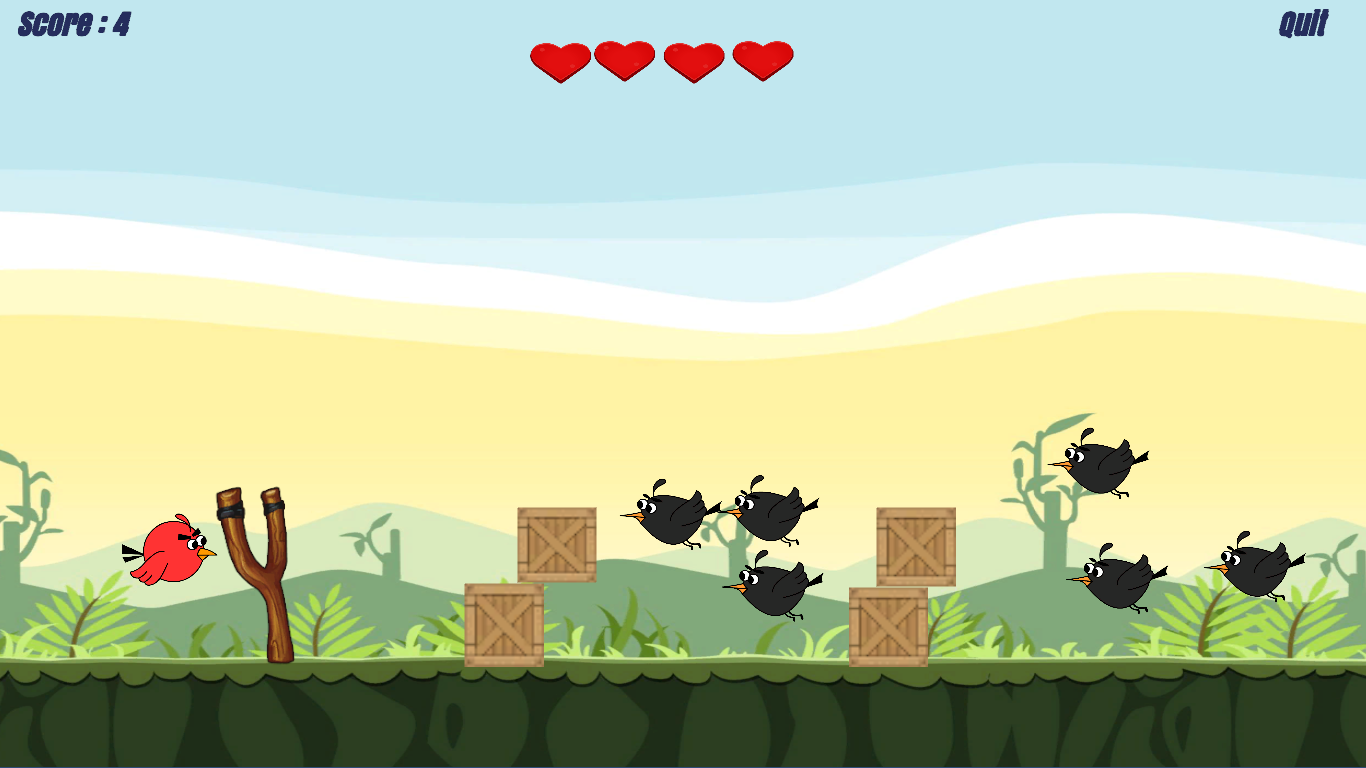Click the dark ground strip at the bottom
Image resolution: width=1366 pixels, height=768 pixels.
coord(683,720)
